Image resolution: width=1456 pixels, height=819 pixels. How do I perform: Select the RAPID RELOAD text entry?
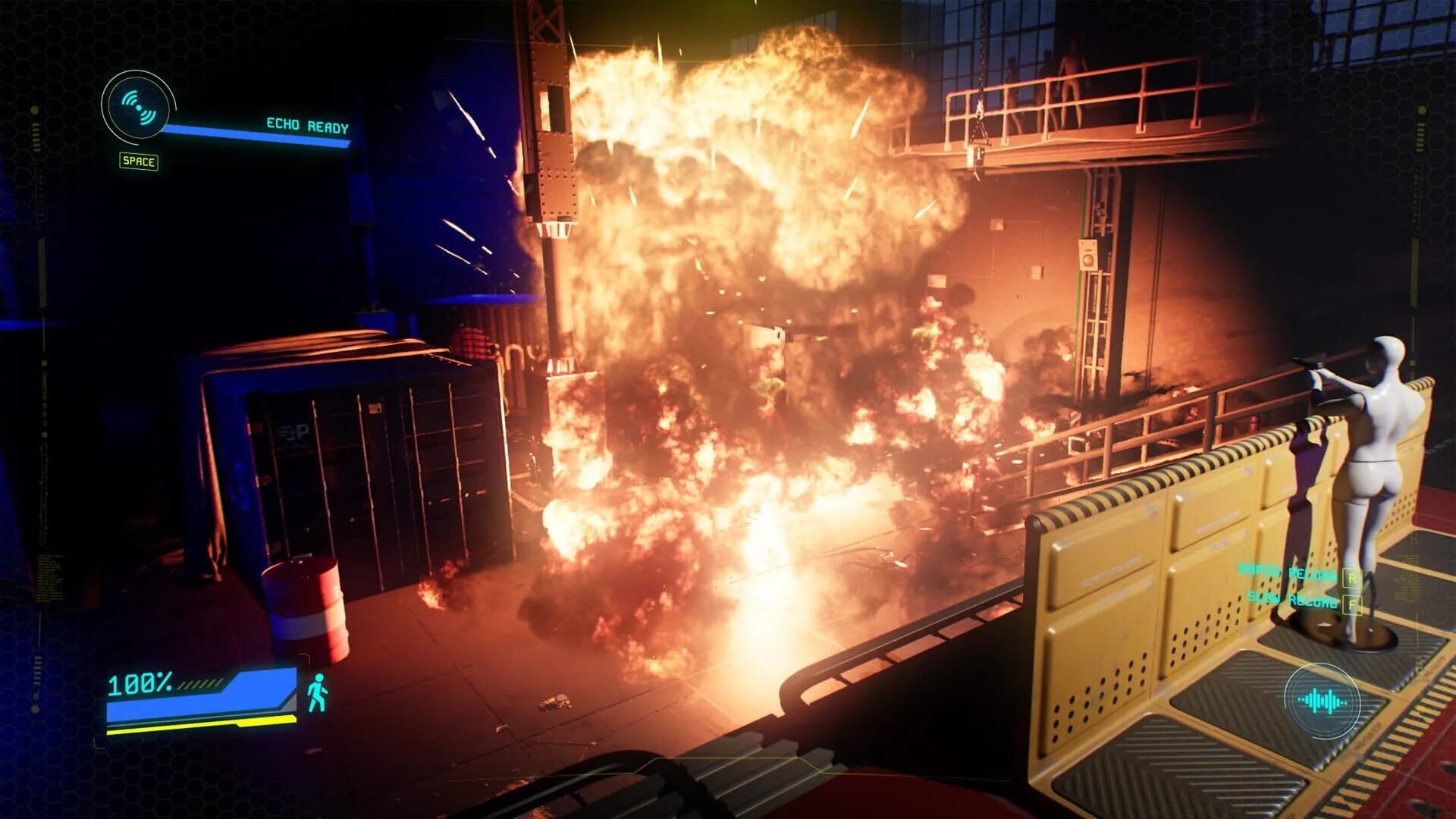coord(1287,574)
